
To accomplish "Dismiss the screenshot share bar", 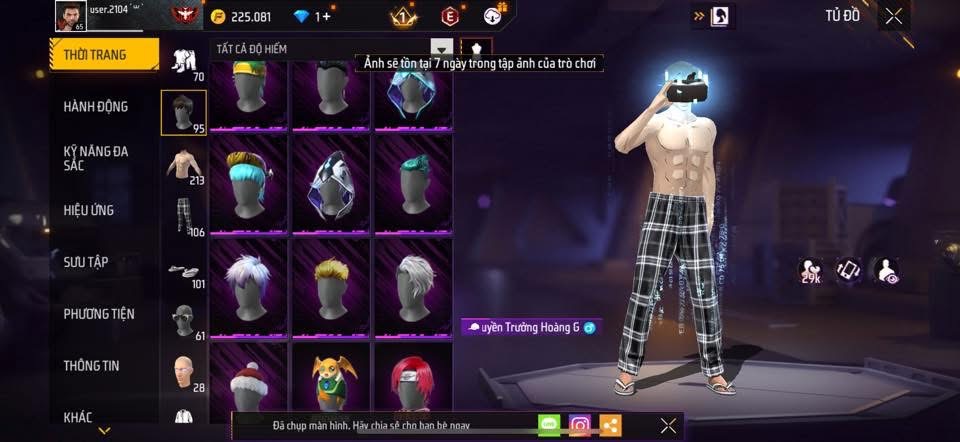I will point(668,426).
